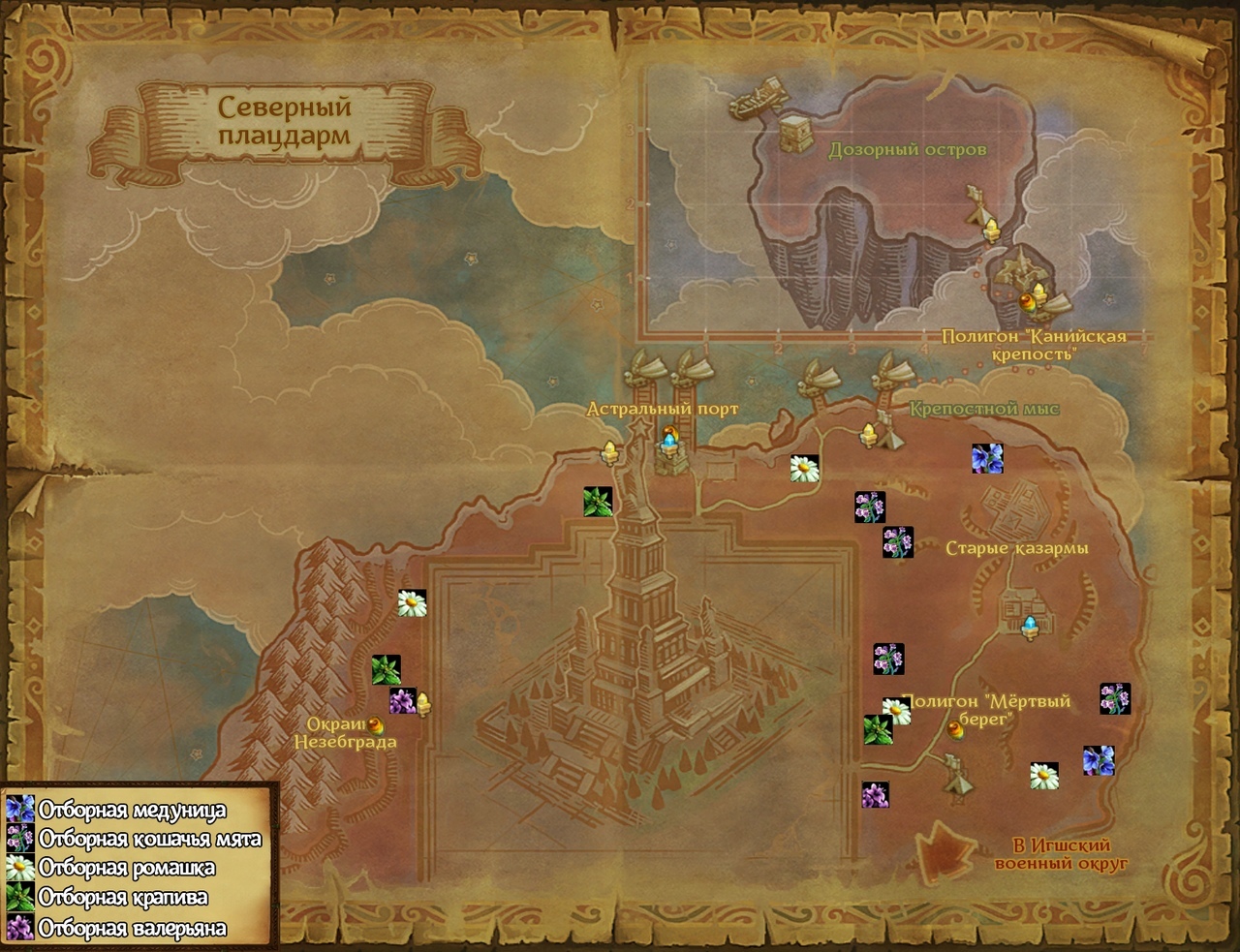Pick the Отборная валерьяна legend entry

(x=133, y=928)
